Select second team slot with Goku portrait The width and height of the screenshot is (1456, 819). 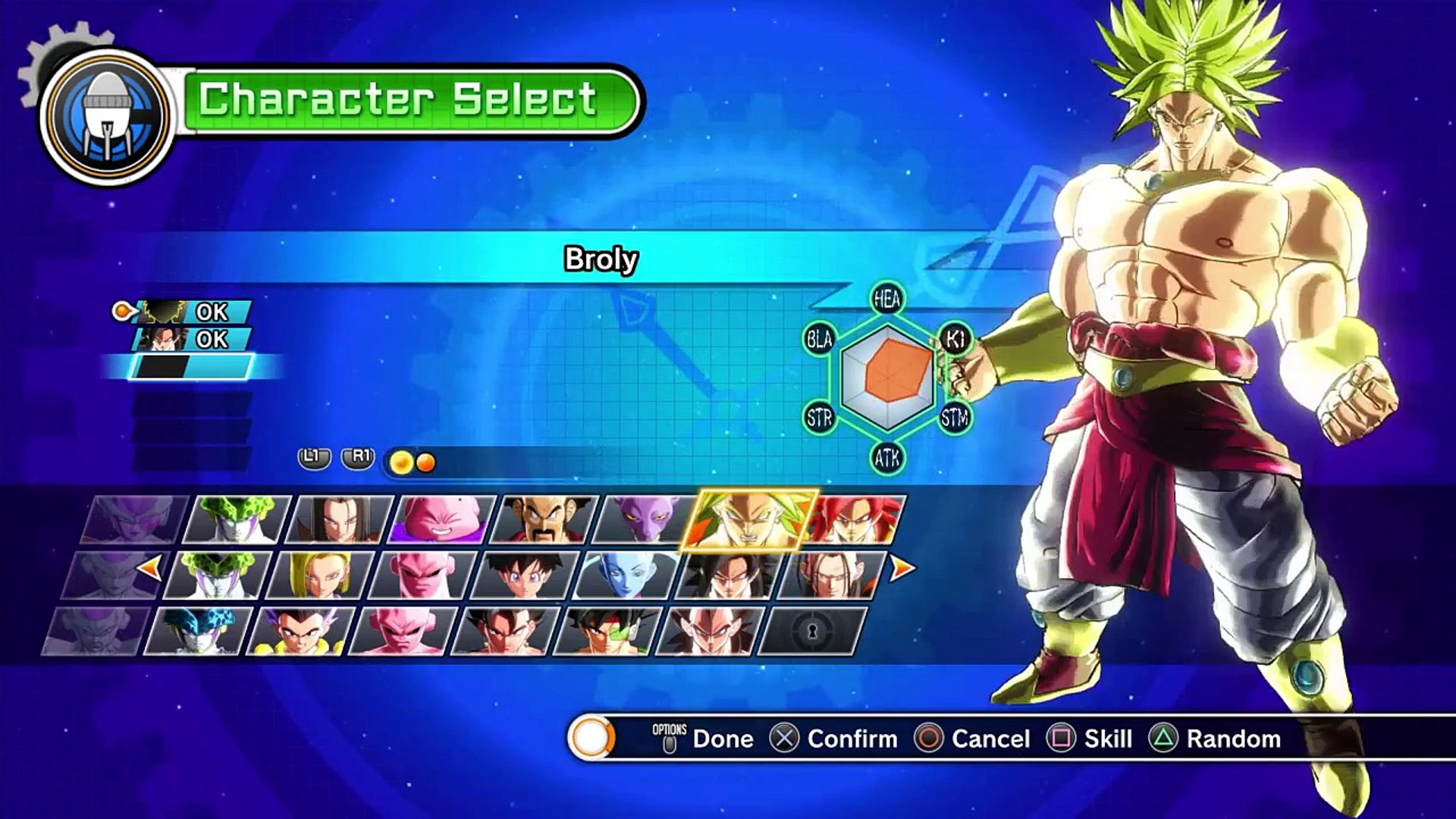[x=191, y=339]
